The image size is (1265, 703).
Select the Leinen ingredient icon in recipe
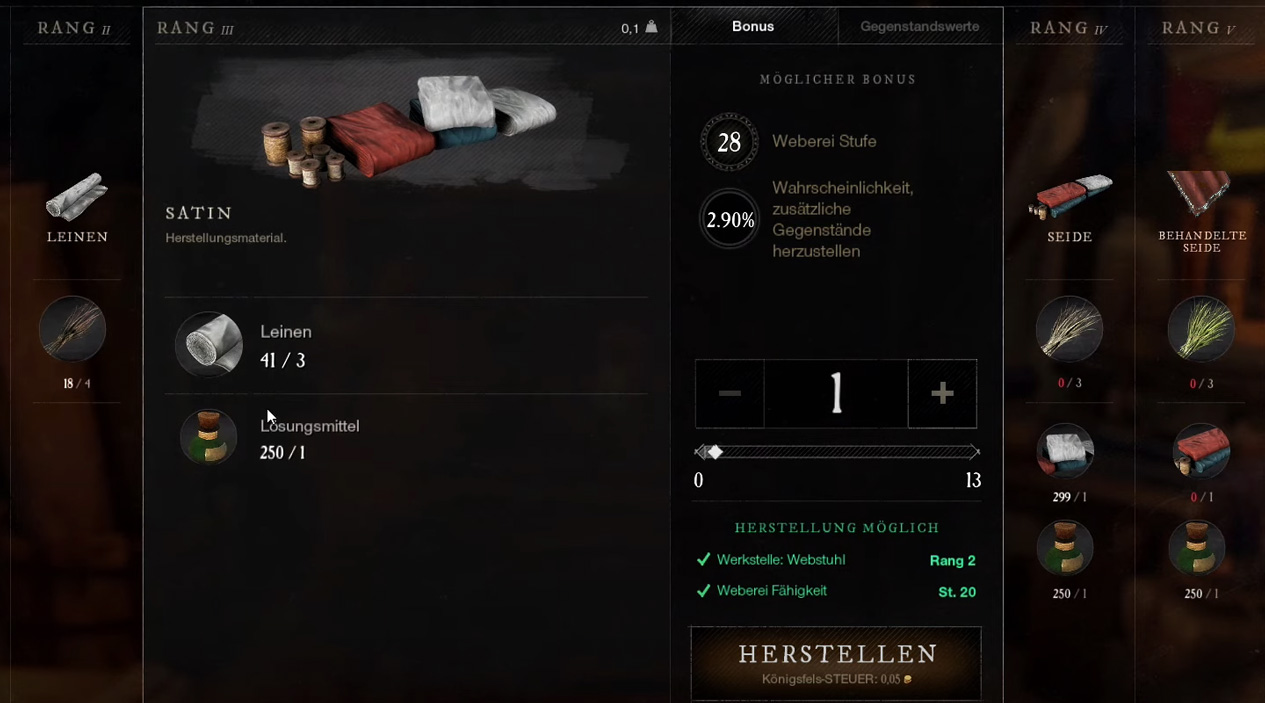click(x=209, y=344)
